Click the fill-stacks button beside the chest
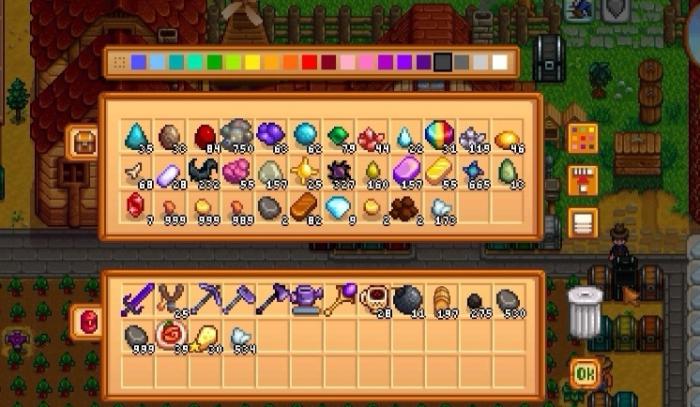The image size is (700, 407). [582, 180]
